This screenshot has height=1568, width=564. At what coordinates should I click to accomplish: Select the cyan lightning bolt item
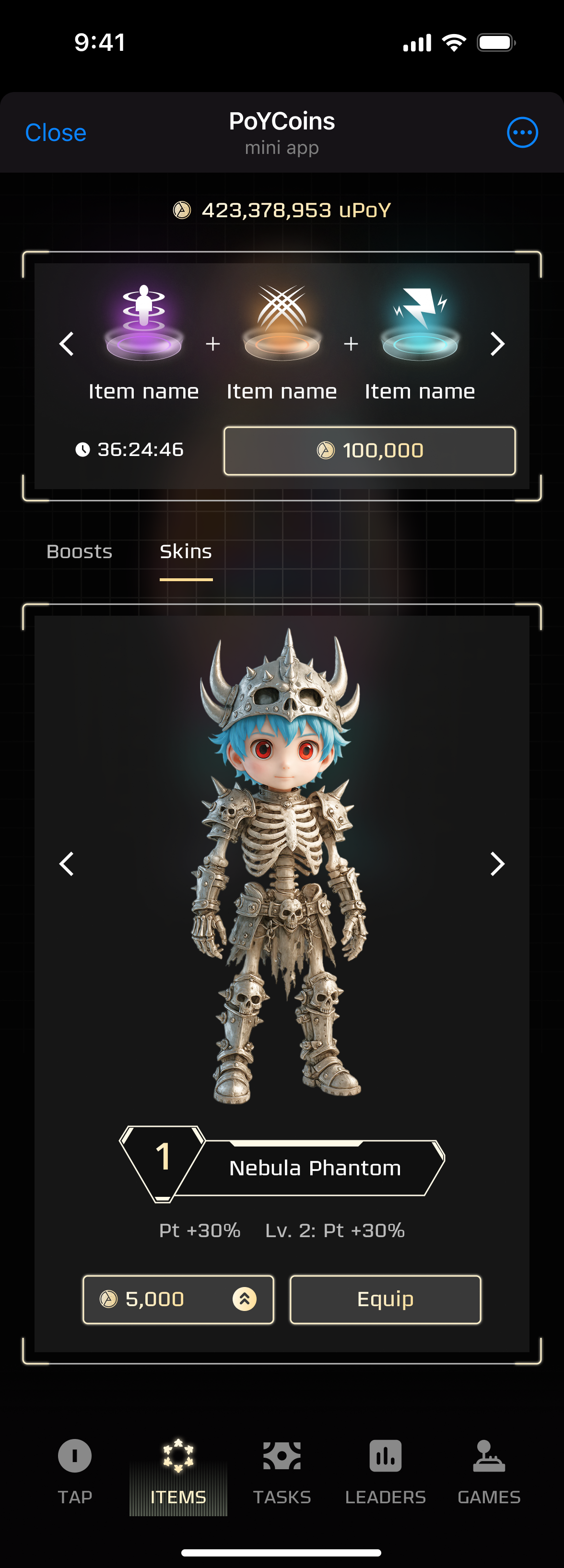coord(420,323)
